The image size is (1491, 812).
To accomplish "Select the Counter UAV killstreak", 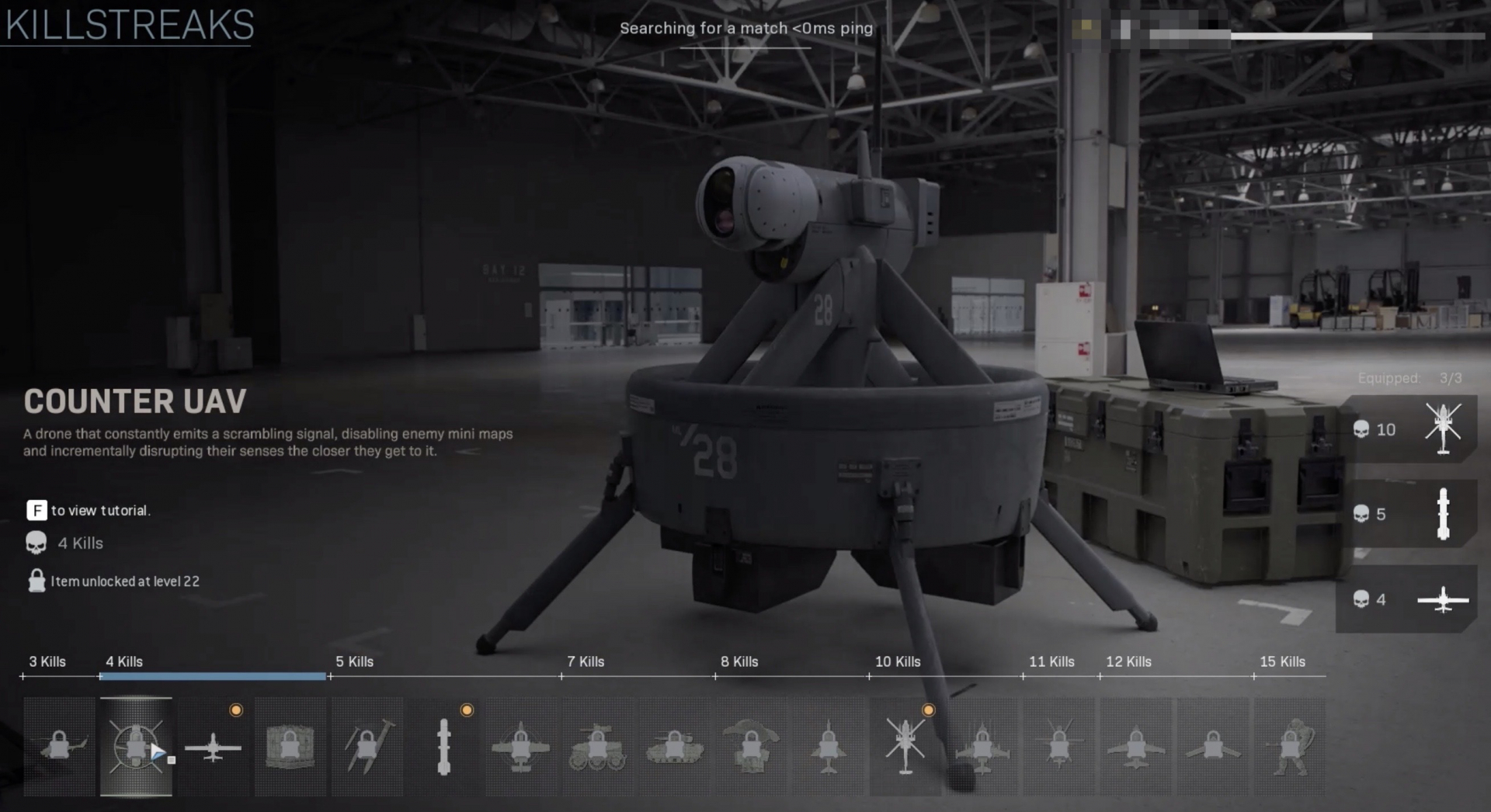I will (x=136, y=747).
